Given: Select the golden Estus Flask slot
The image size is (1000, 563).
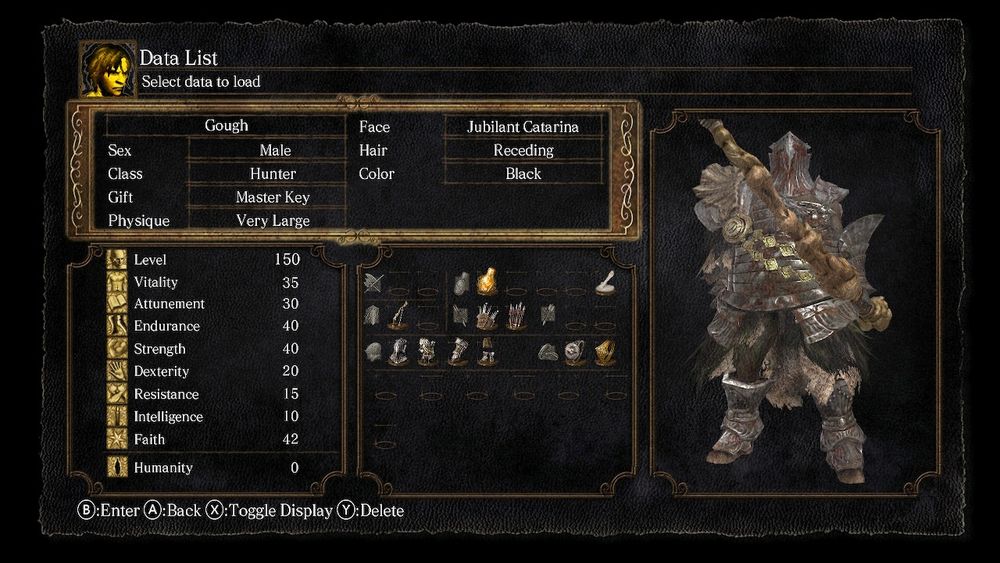Looking at the screenshot, I should (487, 283).
